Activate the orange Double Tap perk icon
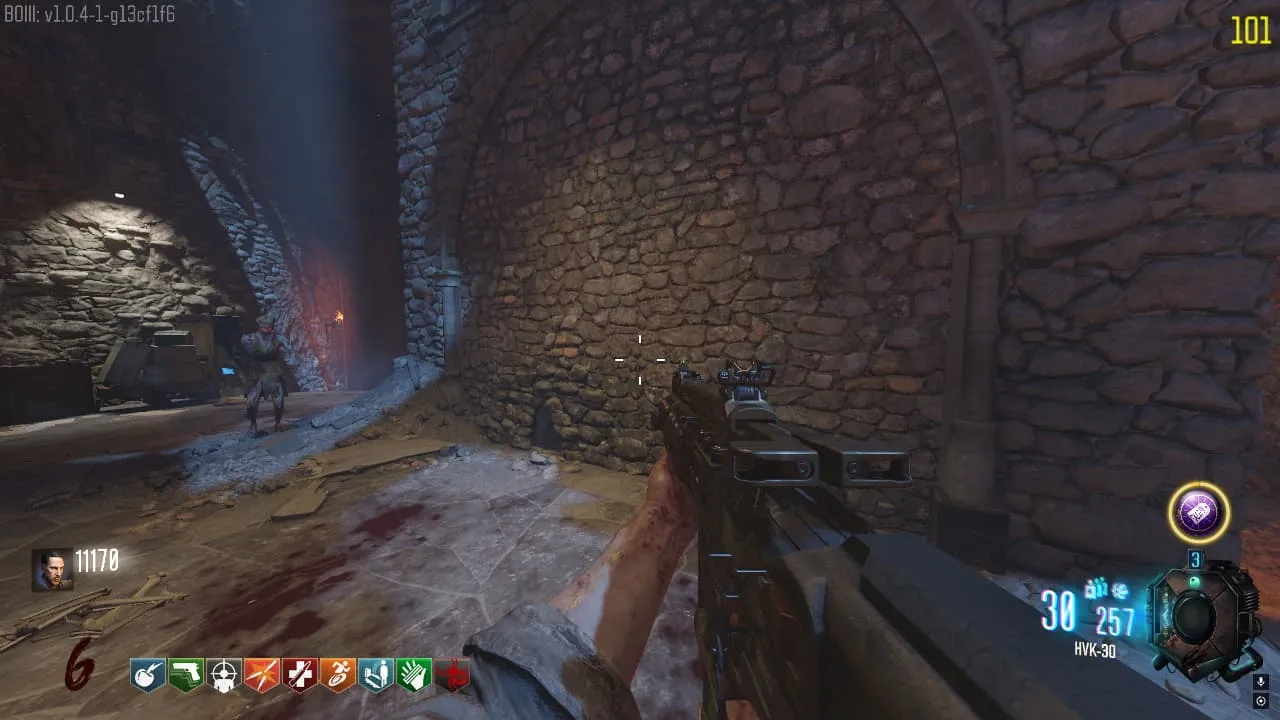Viewport: 1280px width, 720px height. (x=261, y=675)
